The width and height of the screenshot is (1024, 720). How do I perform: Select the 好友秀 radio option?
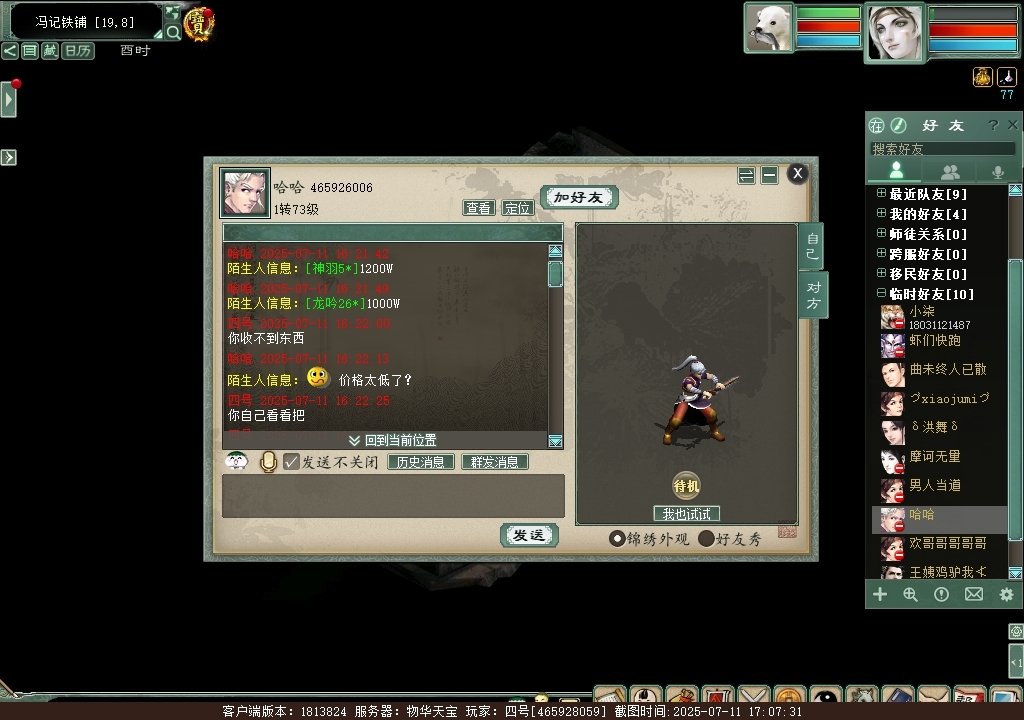point(707,539)
